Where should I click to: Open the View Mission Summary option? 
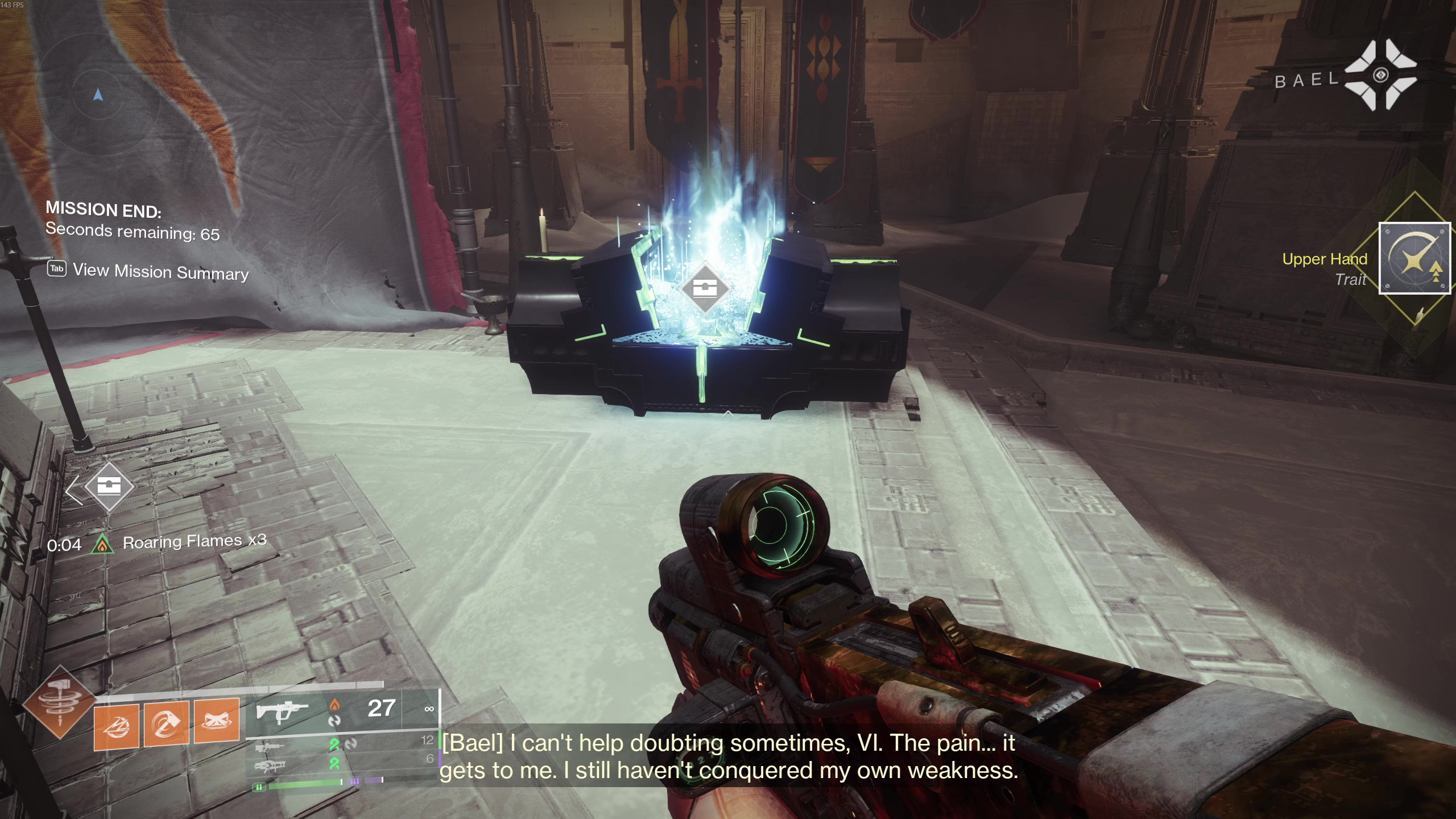(148, 271)
